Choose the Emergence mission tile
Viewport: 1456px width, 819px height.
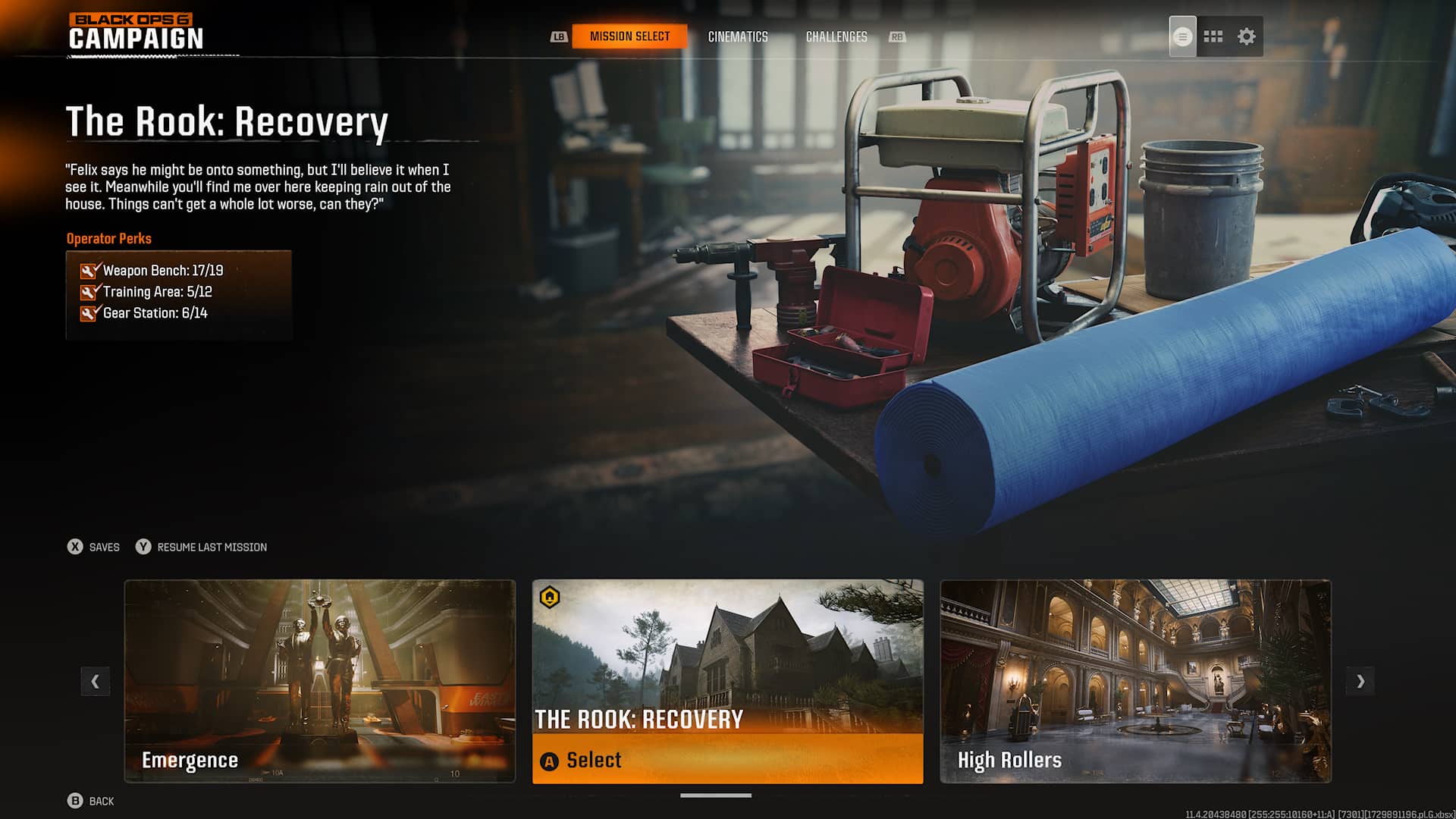click(x=319, y=680)
